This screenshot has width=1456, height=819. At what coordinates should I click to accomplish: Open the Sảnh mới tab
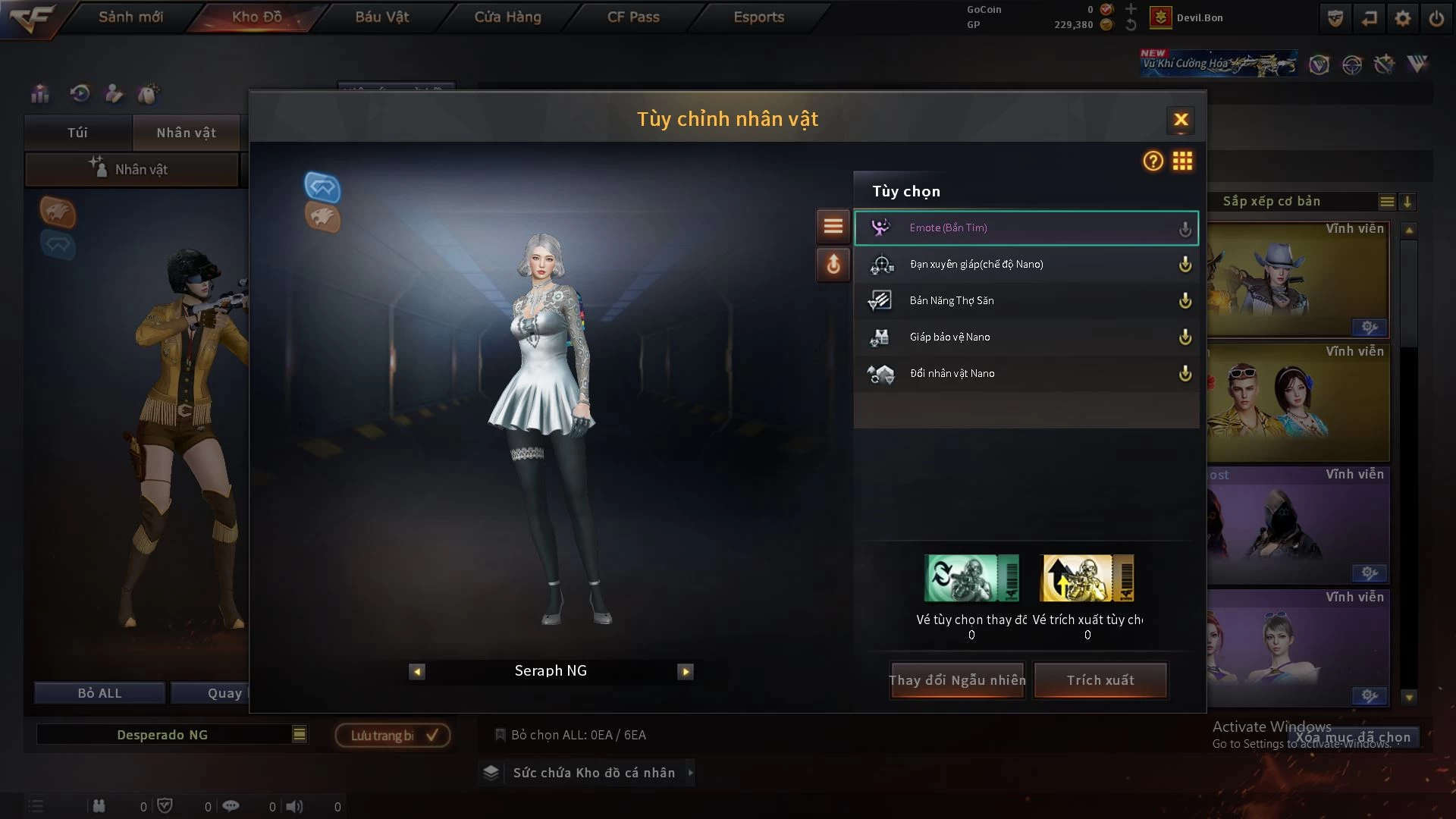pyautogui.click(x=130, y=17)
